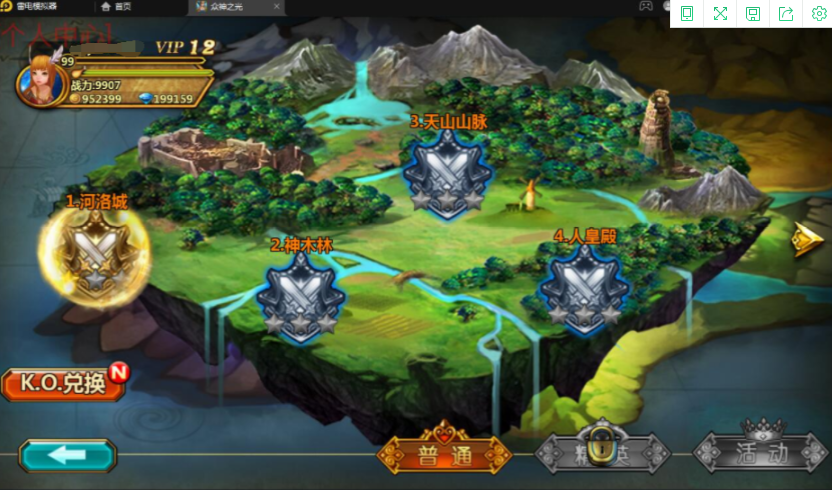Close the 众神之光 game tab

pyautogui.click(x=277, y=7)
